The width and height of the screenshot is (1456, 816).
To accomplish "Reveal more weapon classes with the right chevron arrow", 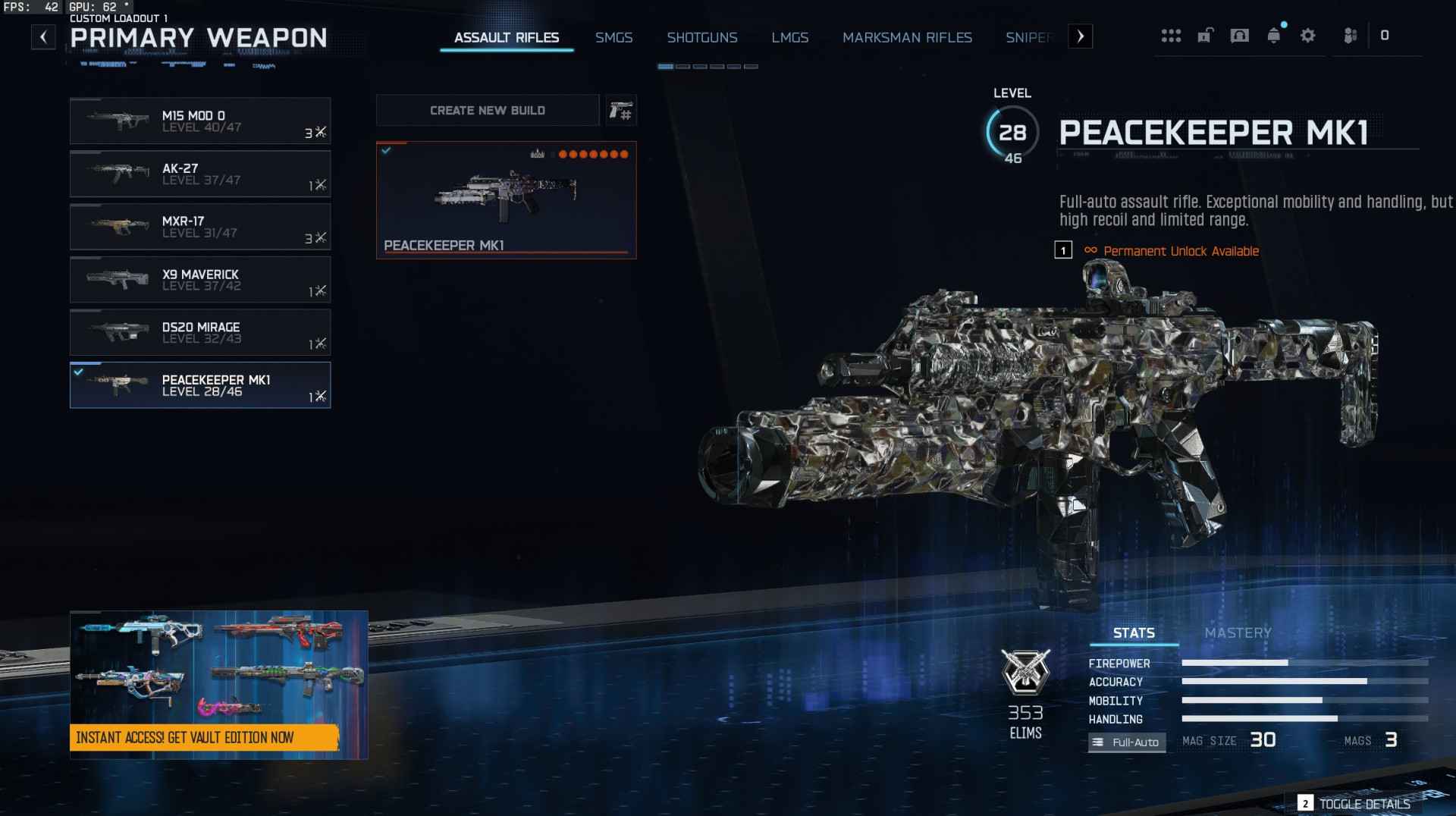I will tap(1081, 36).
